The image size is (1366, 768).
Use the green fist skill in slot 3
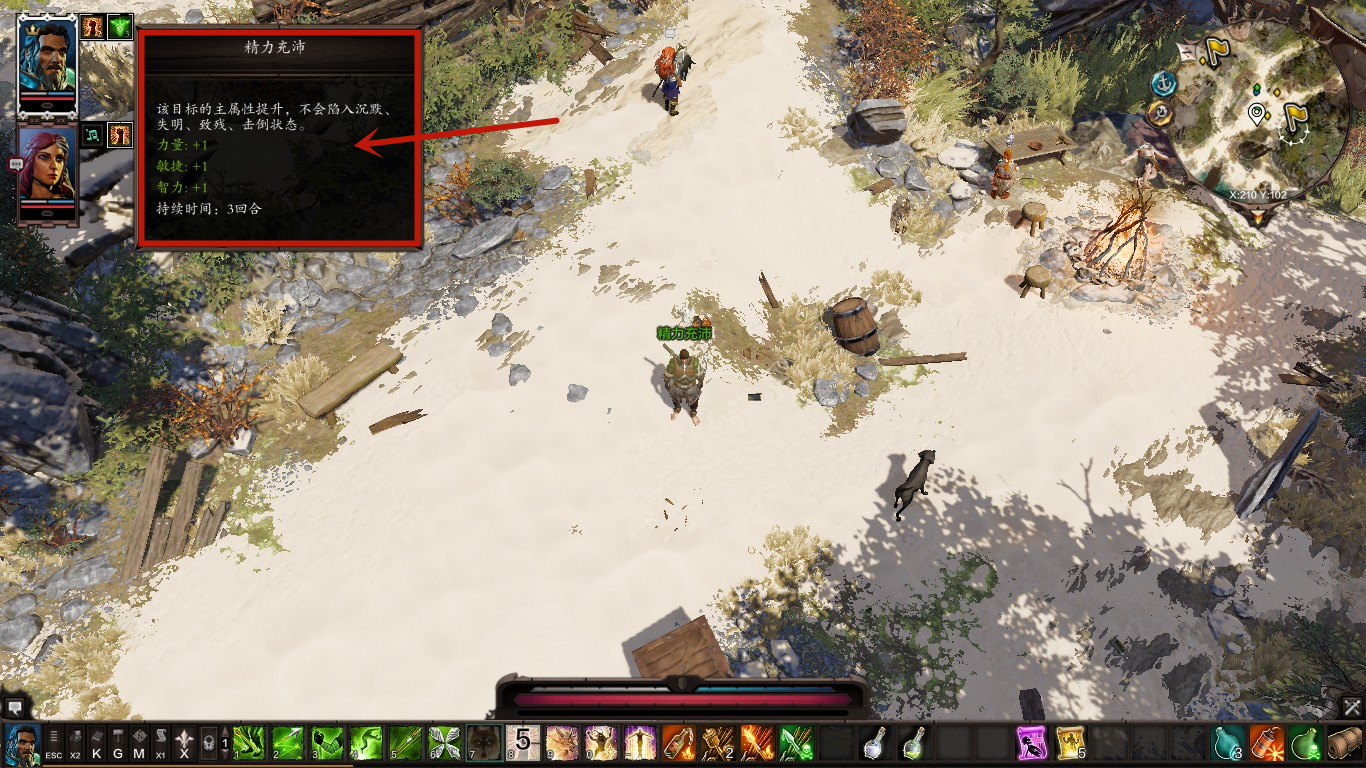pyautogui.click(x=328, y=743)
